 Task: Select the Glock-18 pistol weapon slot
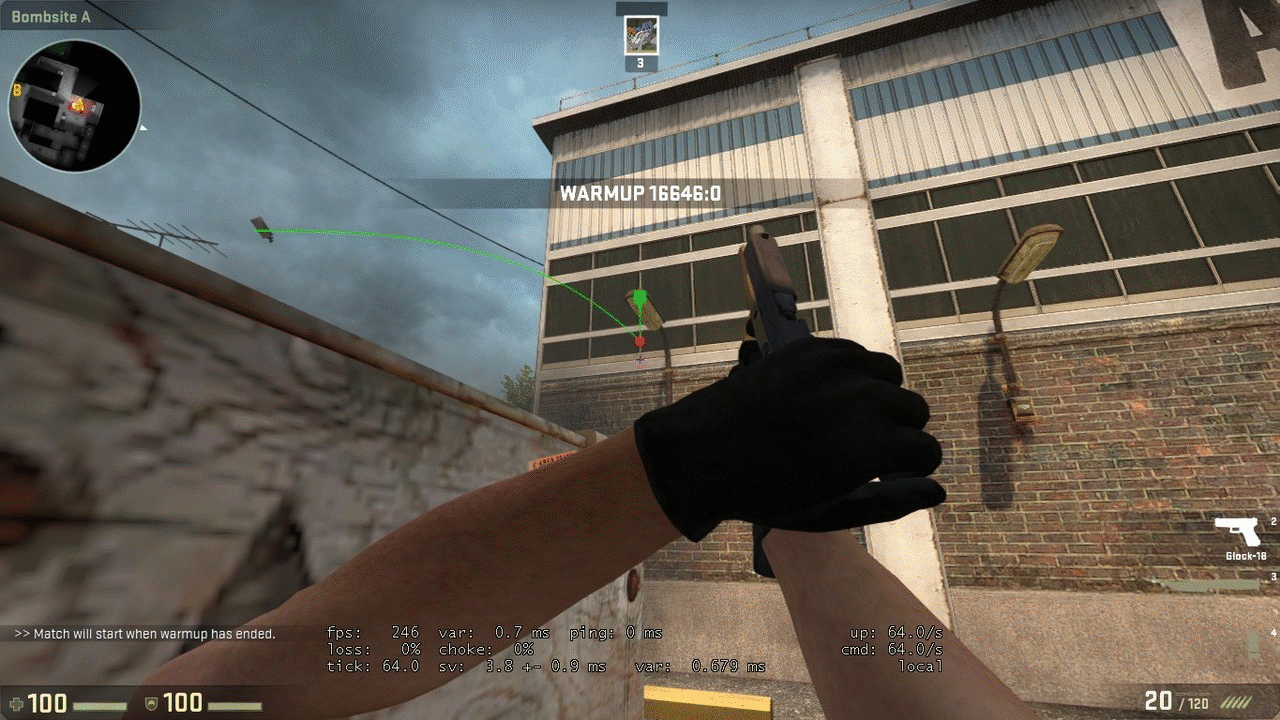pyautogui.click(x=1238, y=533)
